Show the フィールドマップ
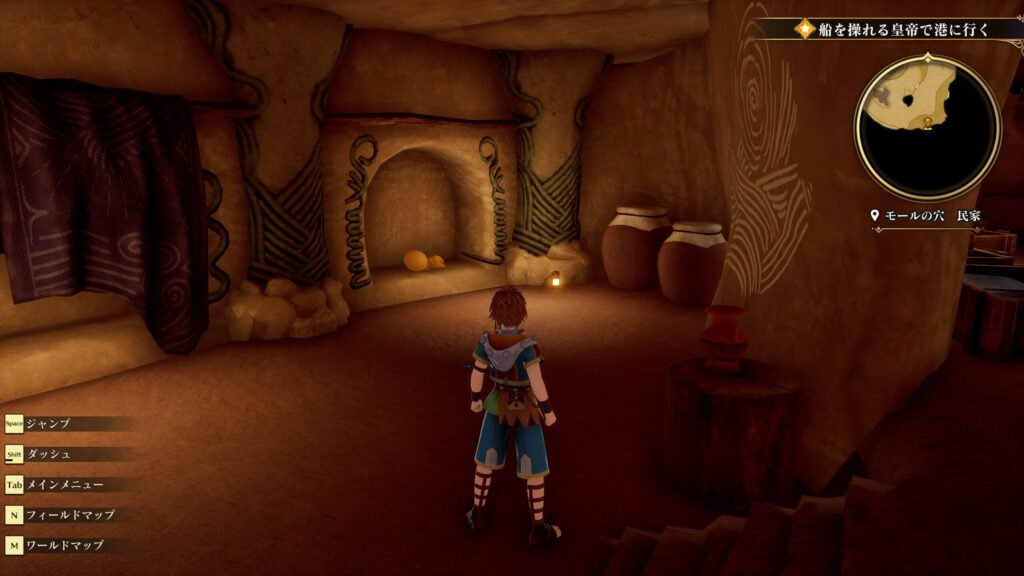The width and height of the screenshot is (1024, 576). point(70,515)
